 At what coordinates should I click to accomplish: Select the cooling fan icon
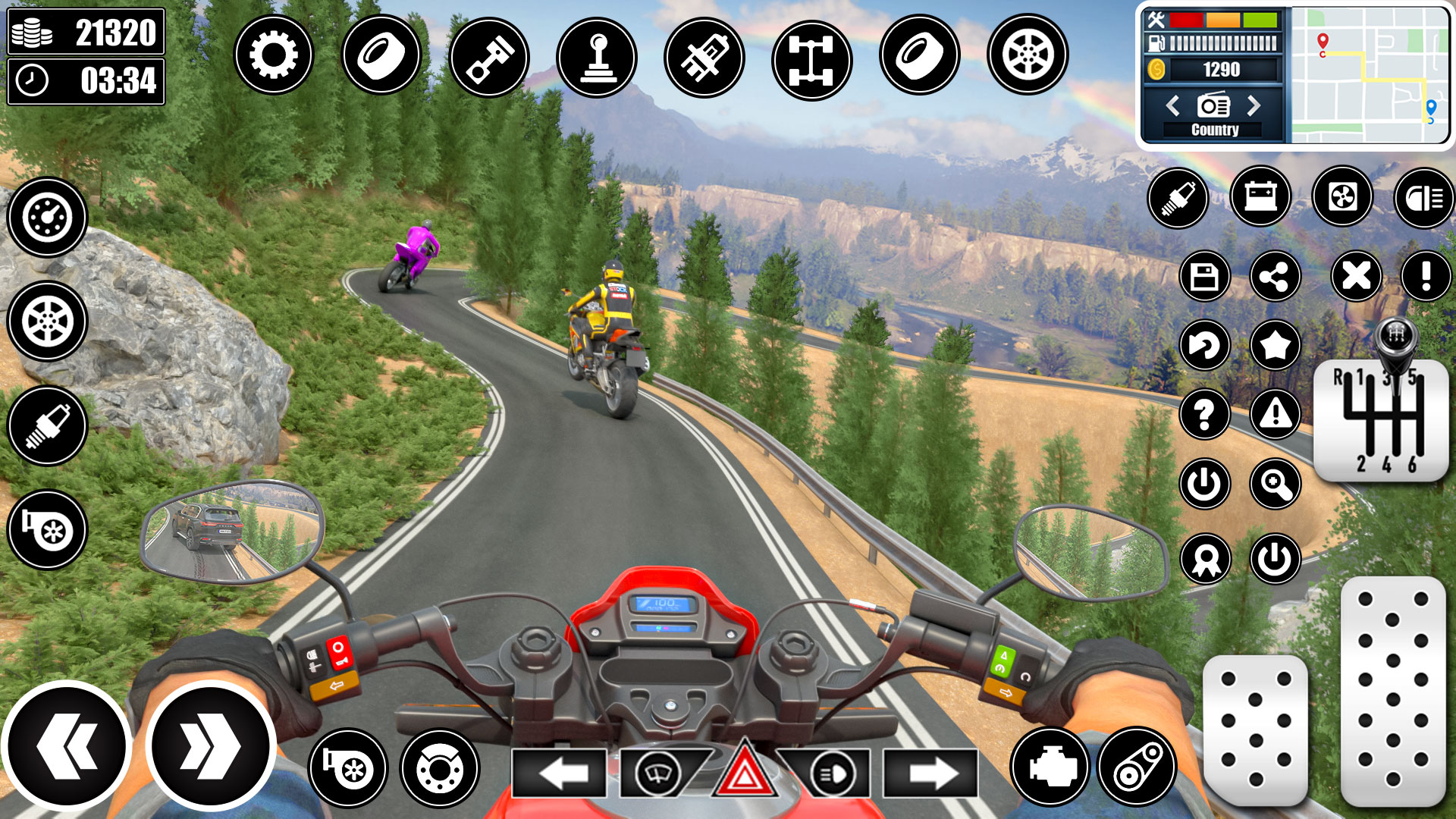click(x=1344, y=197)
